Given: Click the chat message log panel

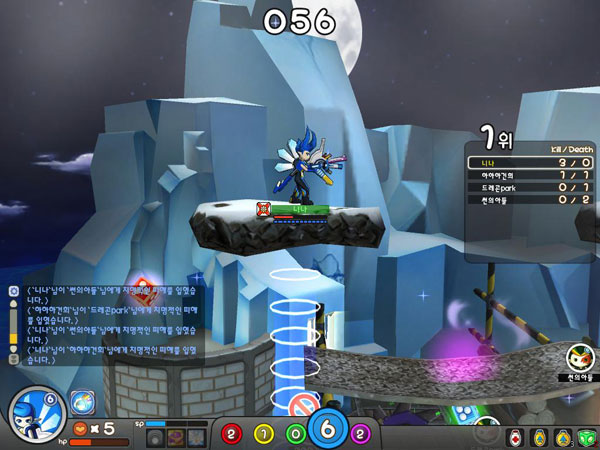Looking at the screenshot, I should click(x=112, y=320).
